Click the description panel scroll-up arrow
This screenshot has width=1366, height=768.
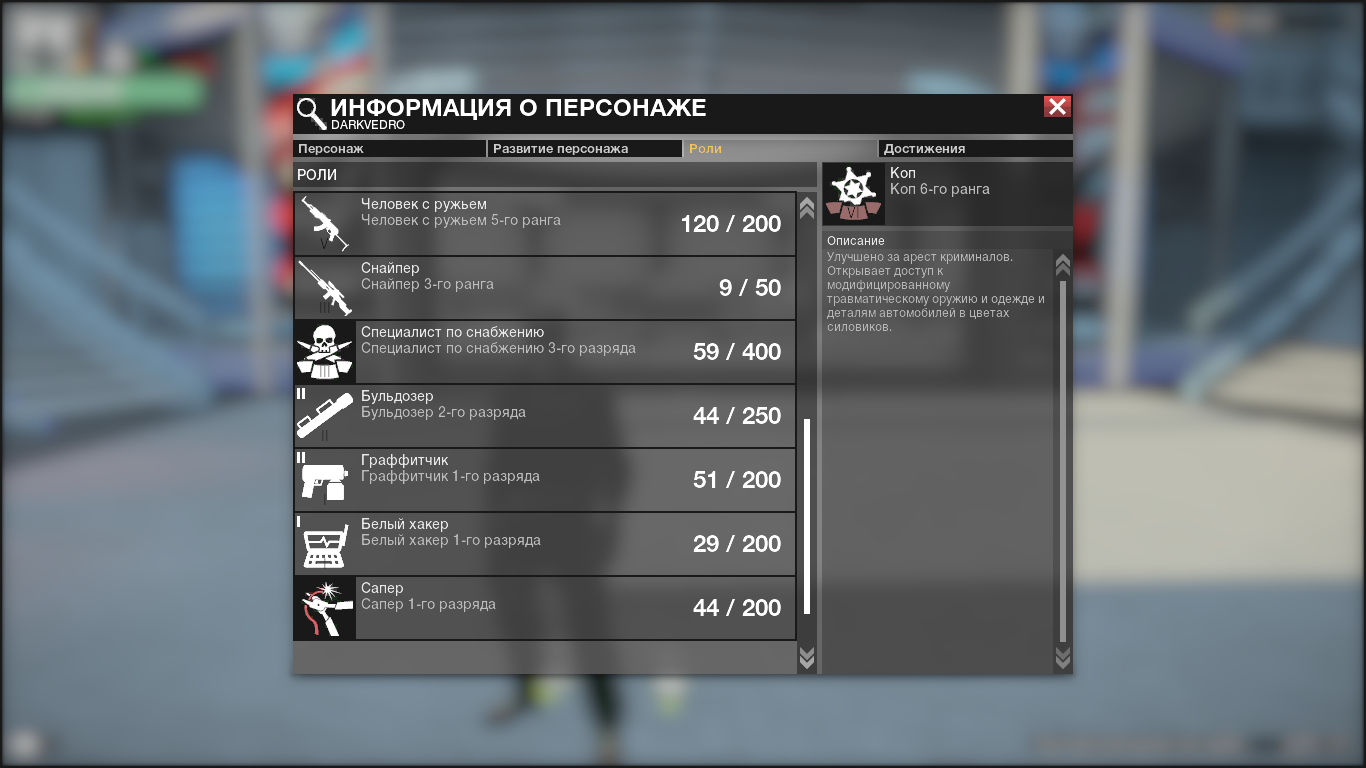[x=1063, y=265]
